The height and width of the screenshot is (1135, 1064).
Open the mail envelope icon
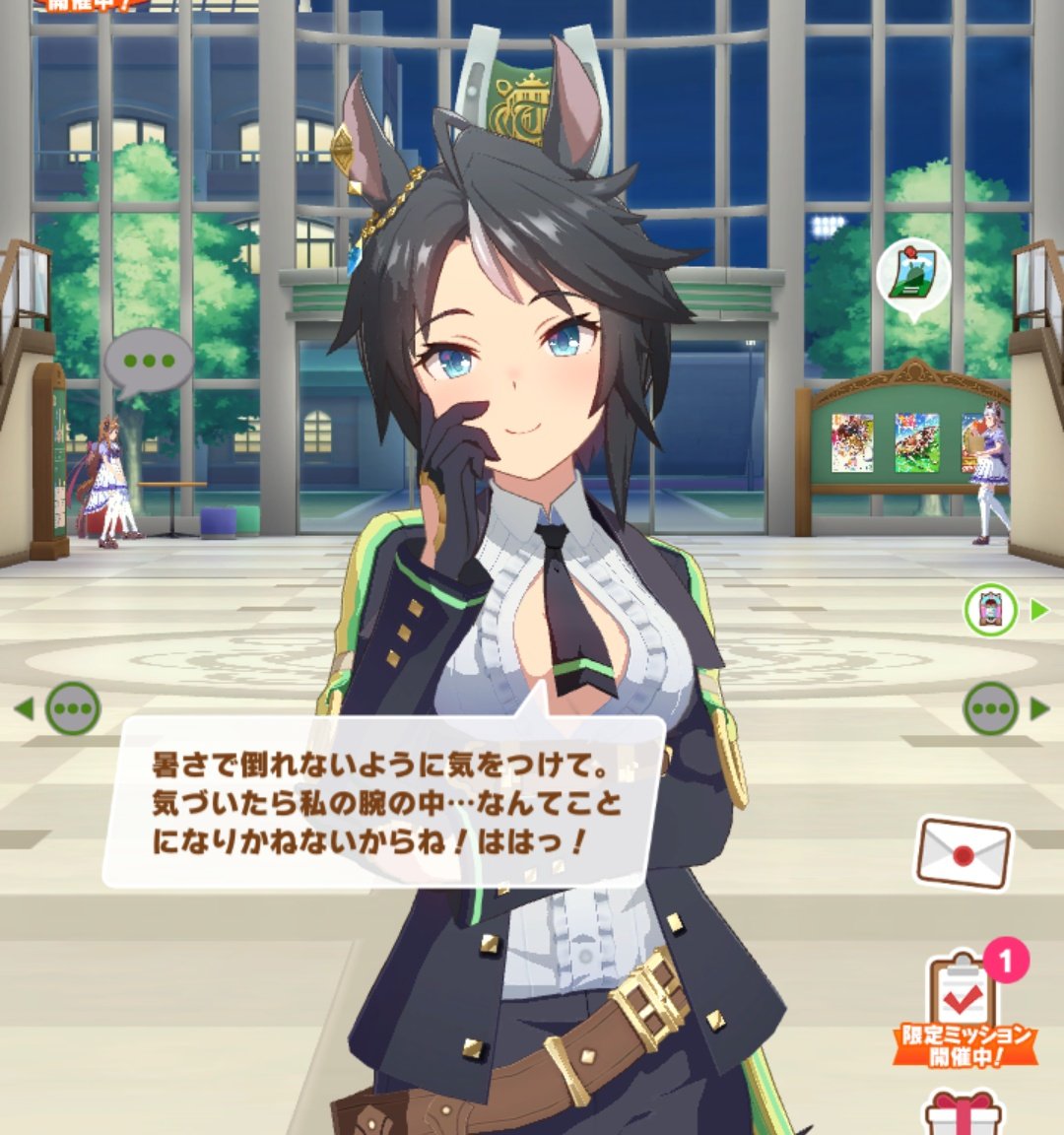964,853
